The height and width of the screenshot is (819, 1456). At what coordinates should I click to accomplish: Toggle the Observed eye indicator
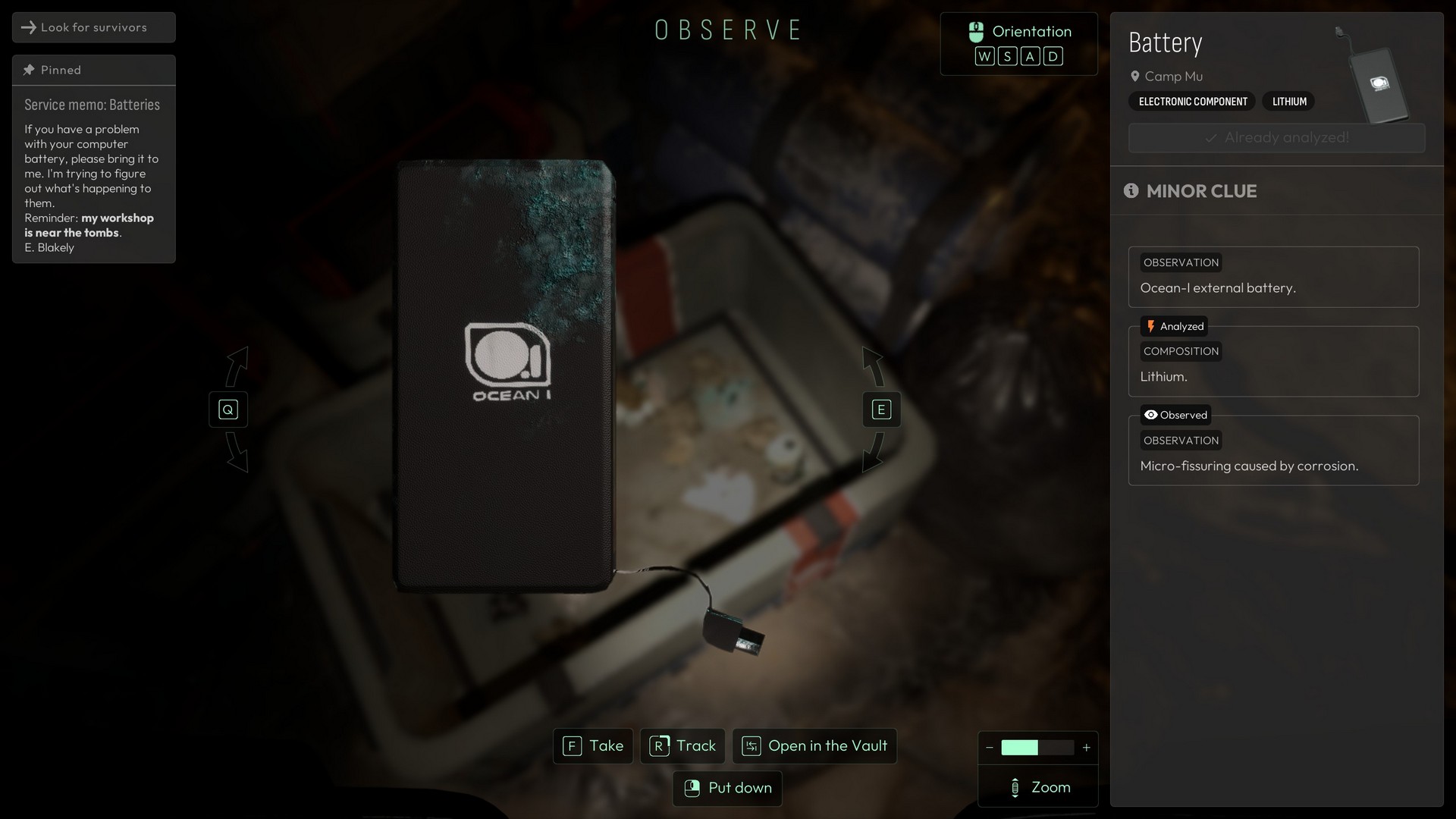coord(1150,415)
